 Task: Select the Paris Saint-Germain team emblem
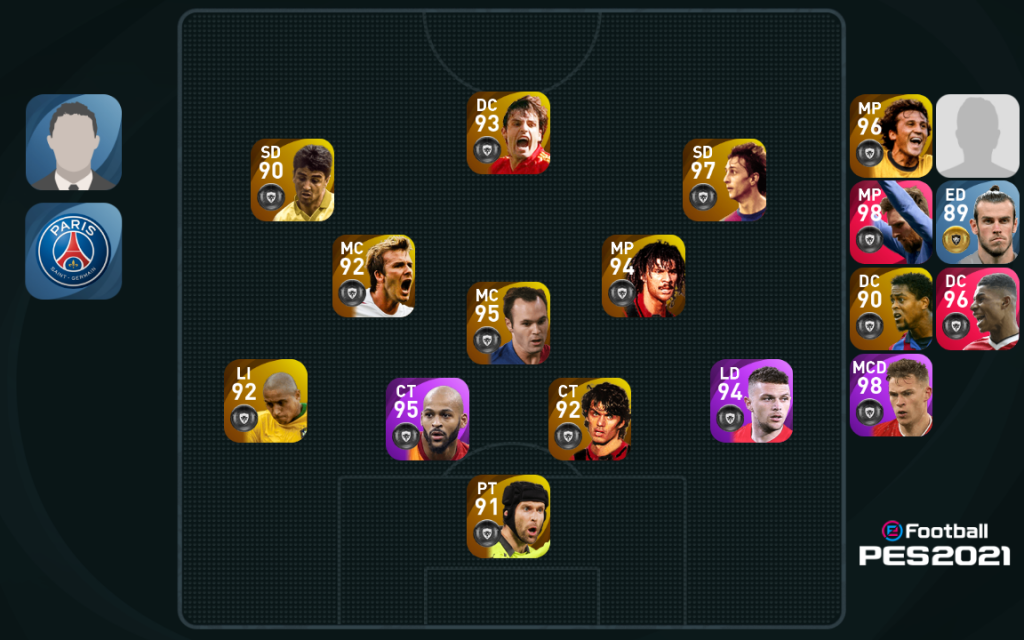coord(73,251)
